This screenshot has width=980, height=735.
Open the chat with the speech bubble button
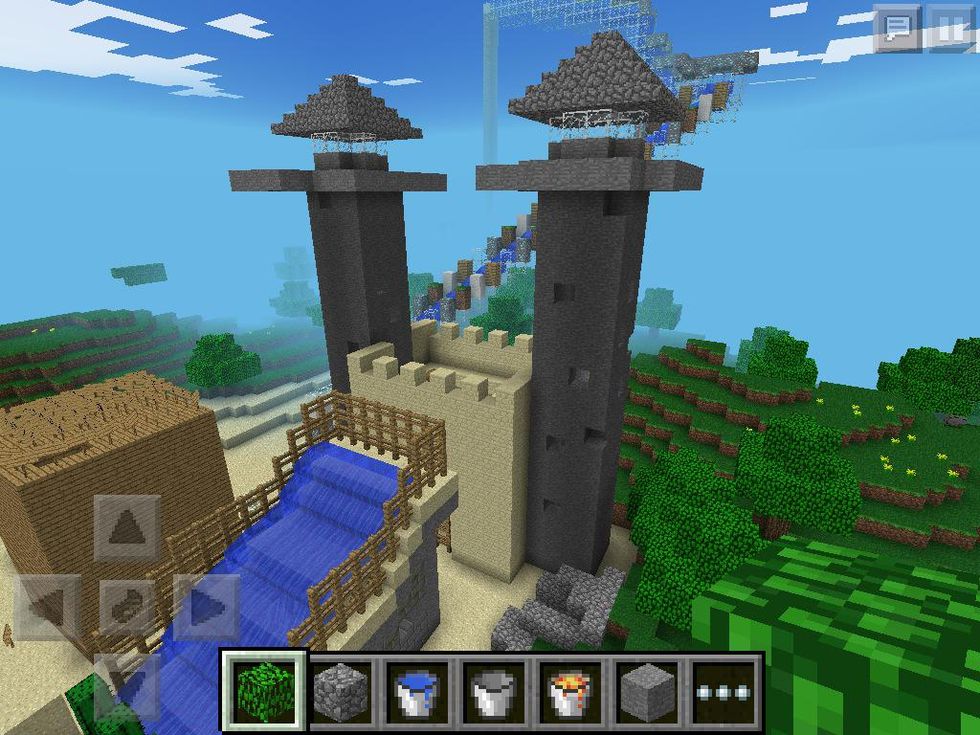pos(896,28)
